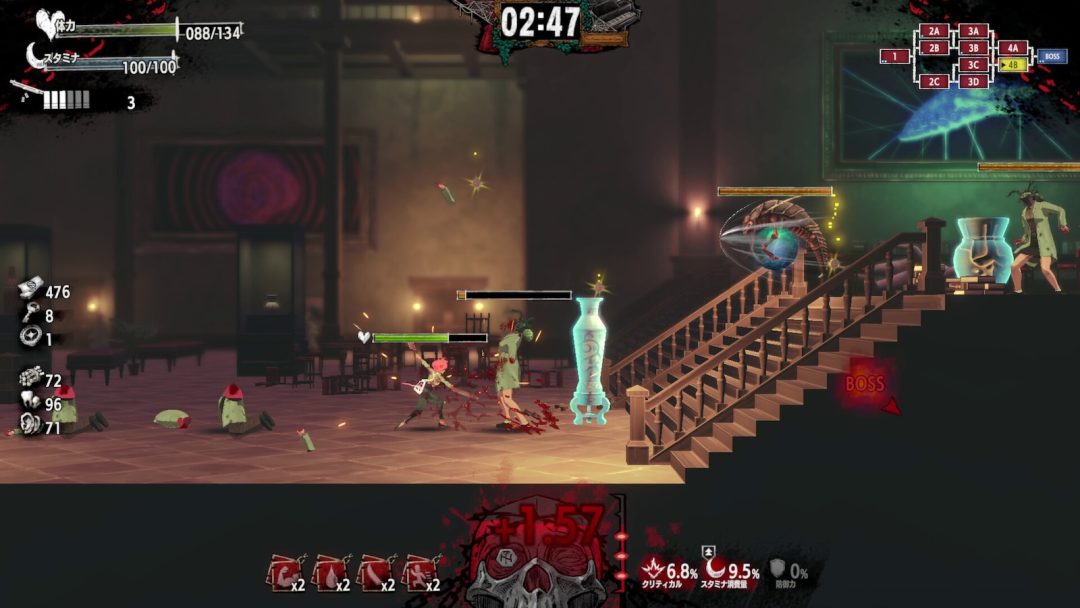Click the key count icon
Image resolution: width=1080 pixels, height=608 pixels.
pyautogui.click(x=29, y=315)
